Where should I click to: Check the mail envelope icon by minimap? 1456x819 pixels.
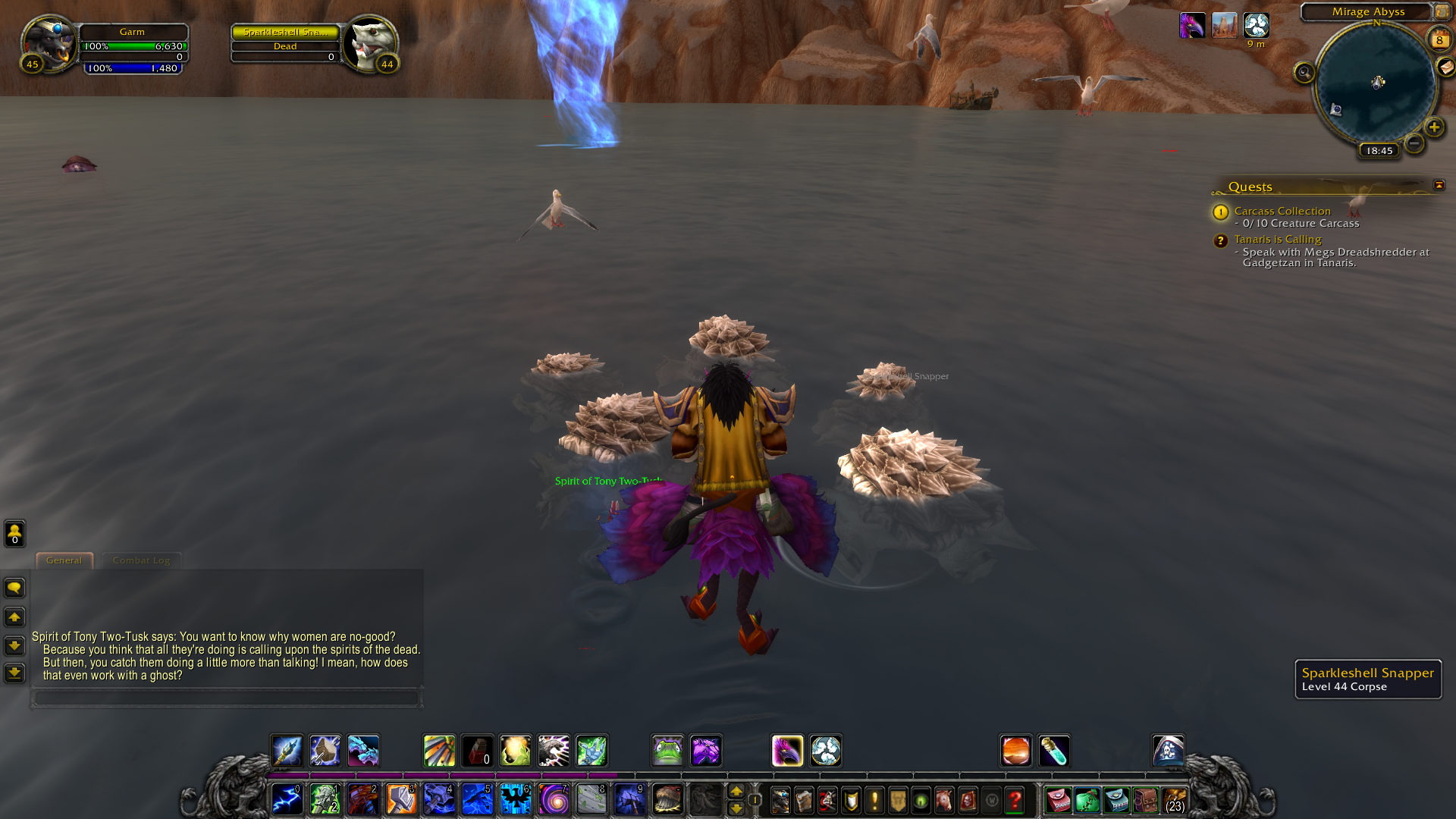(1445, 67)
